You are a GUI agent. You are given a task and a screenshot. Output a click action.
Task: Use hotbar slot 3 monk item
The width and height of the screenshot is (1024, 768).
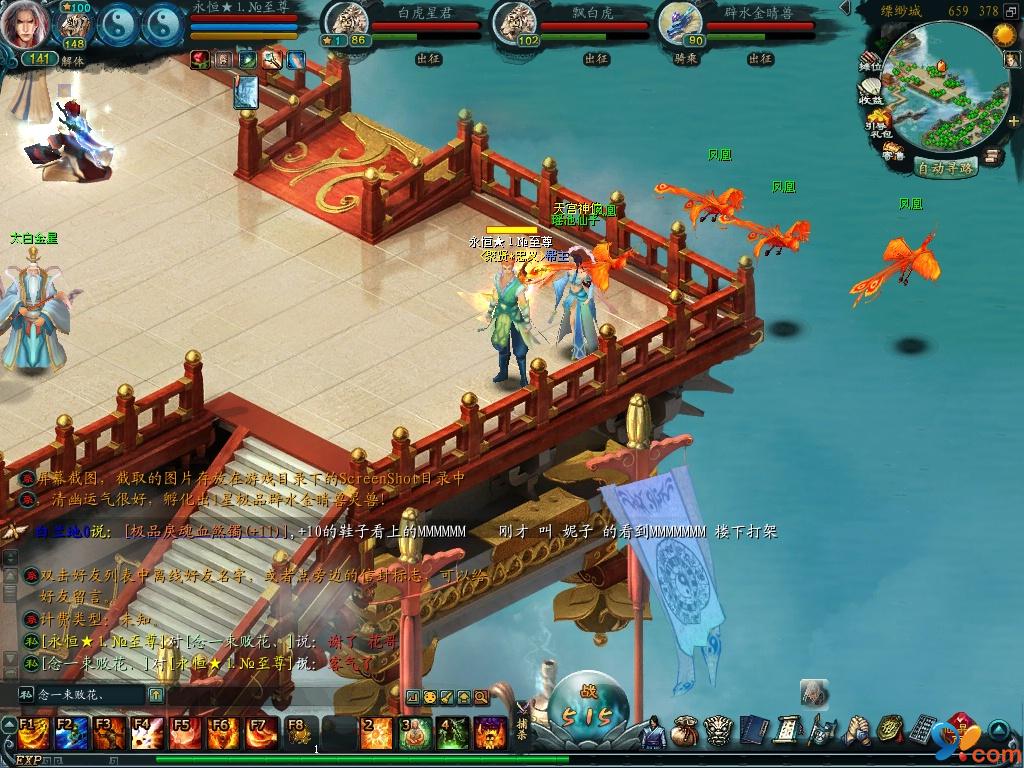tap(414, 733)
